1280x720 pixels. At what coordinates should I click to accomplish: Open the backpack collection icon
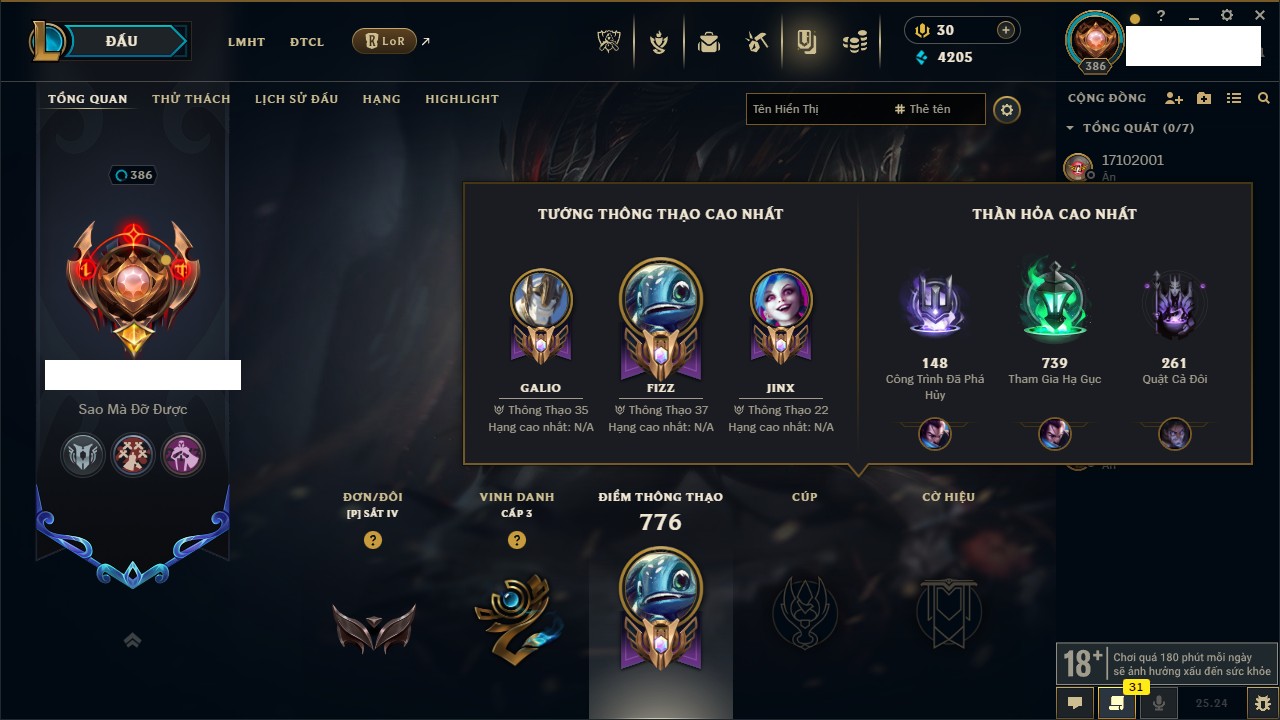[709, 42]
